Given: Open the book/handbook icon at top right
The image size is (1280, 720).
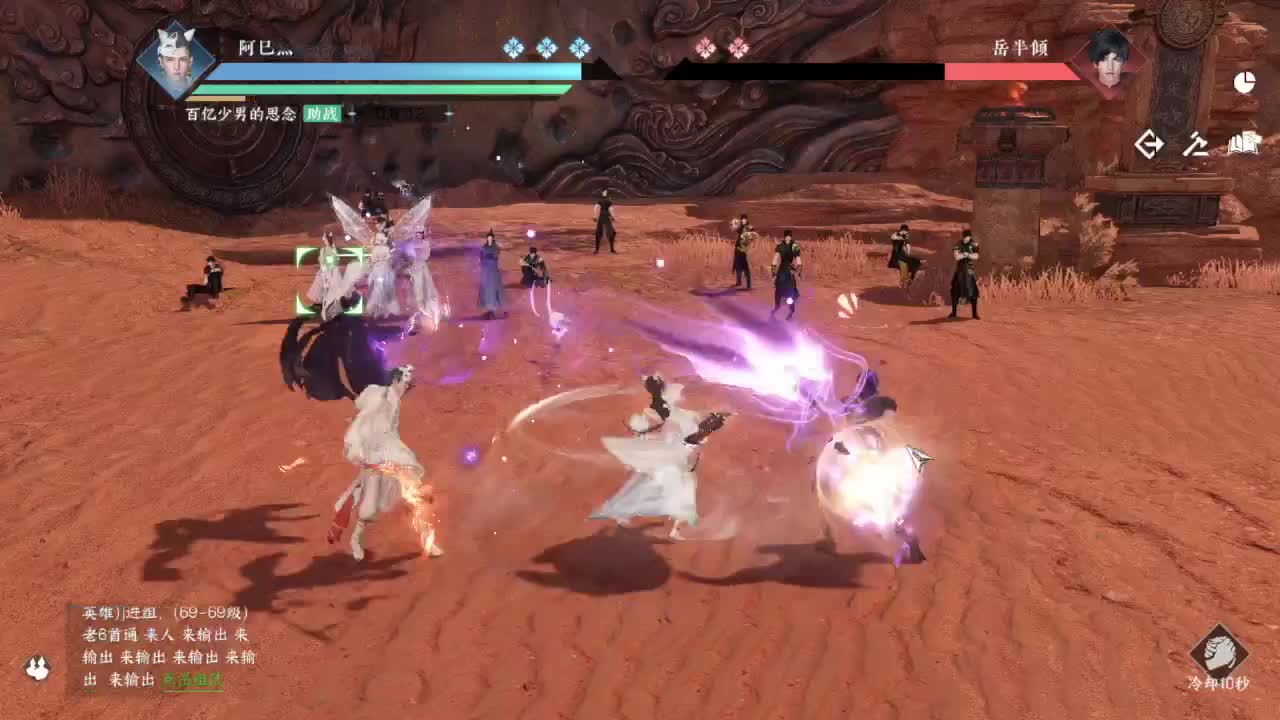Looking at the screenshot, I should [1243, 143].
